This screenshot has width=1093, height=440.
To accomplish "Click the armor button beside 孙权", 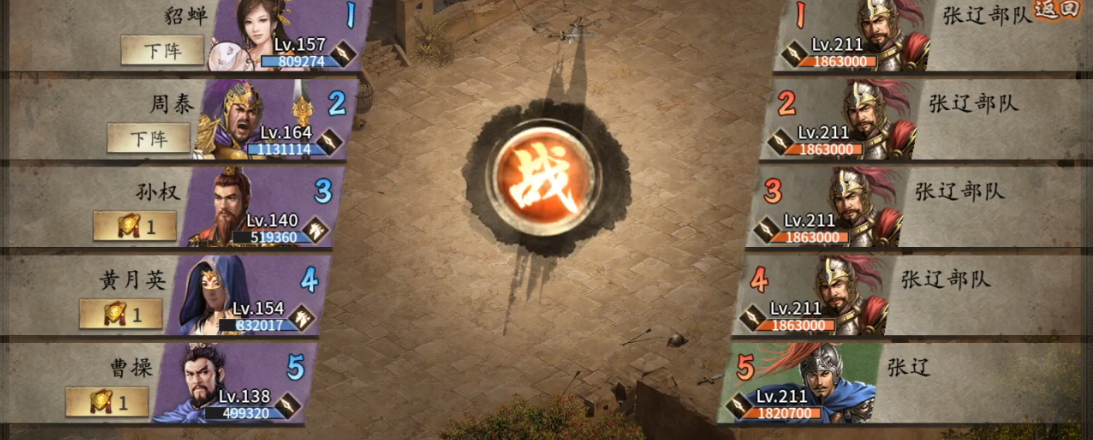I will click(135, 227).
